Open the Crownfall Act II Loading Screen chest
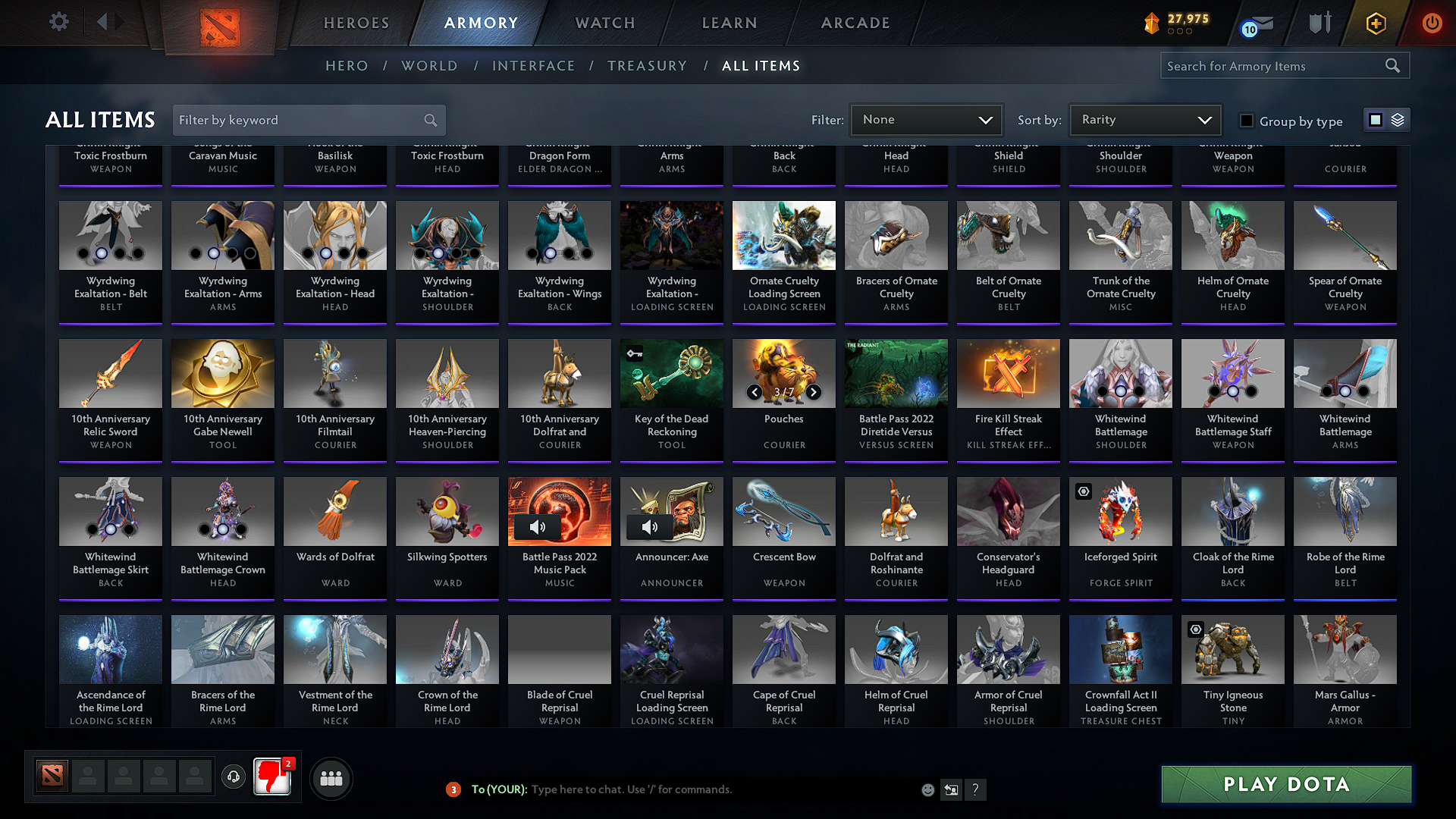The width and height of the screenshot is (1456, 819). pyautogui.click(x=1120, y=649)
